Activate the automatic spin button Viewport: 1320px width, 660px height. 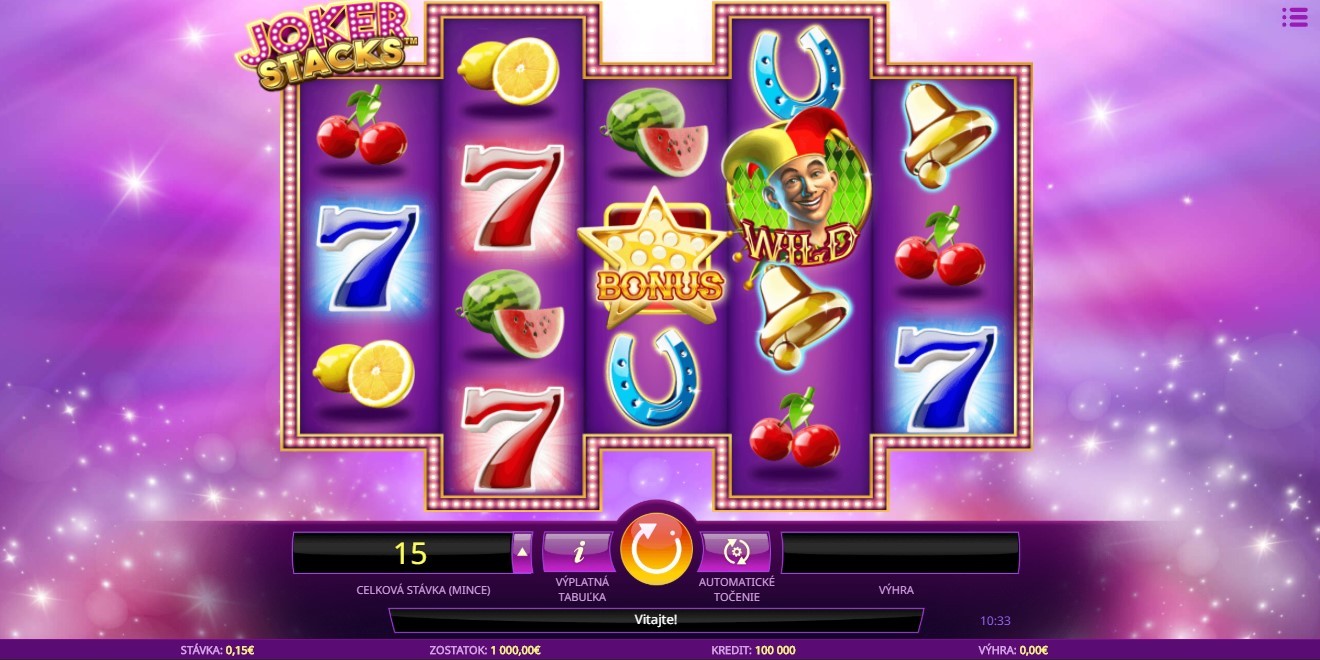point(736,551)
